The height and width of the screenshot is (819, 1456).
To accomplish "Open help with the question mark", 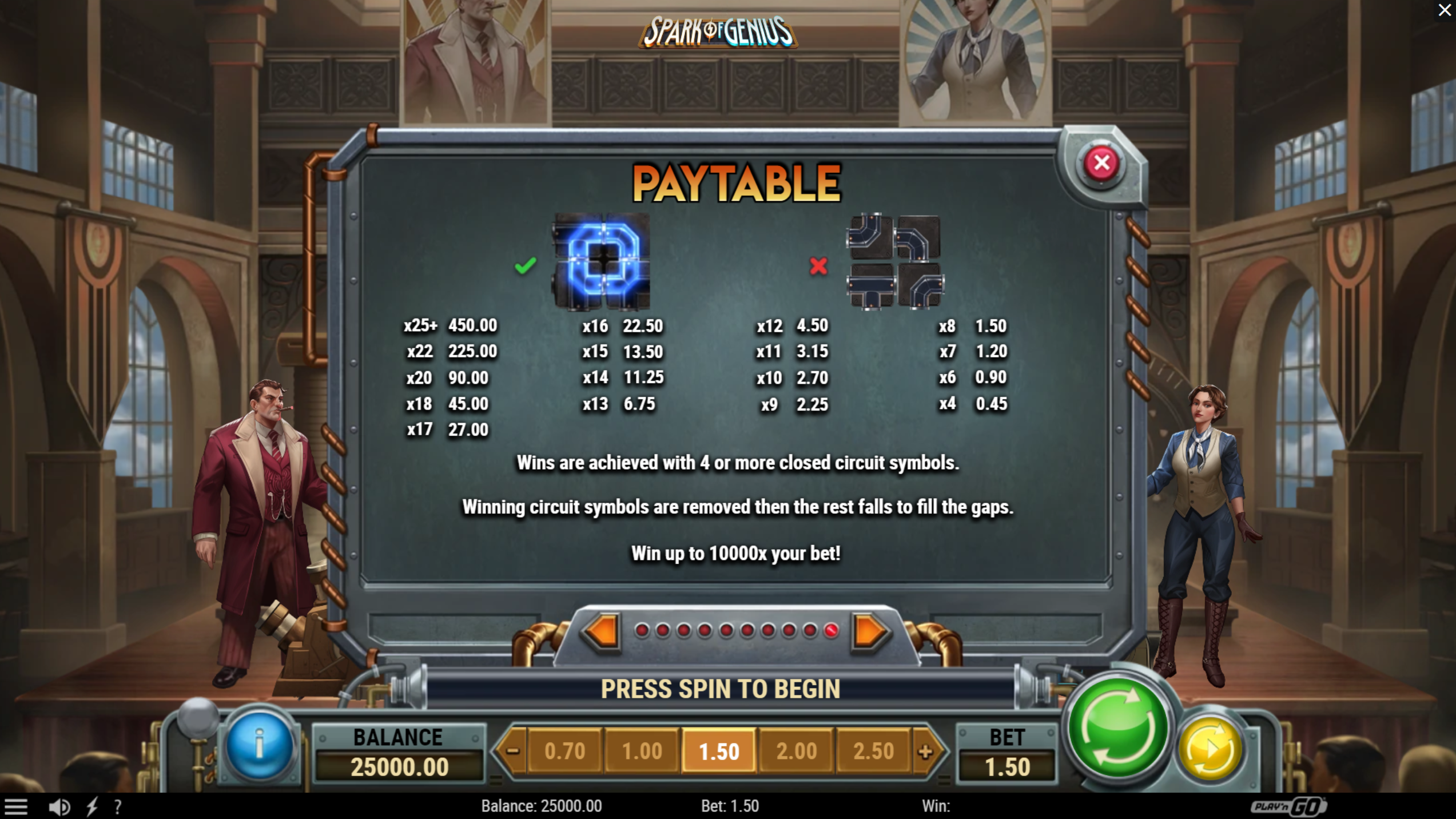I will coord(118,807).
